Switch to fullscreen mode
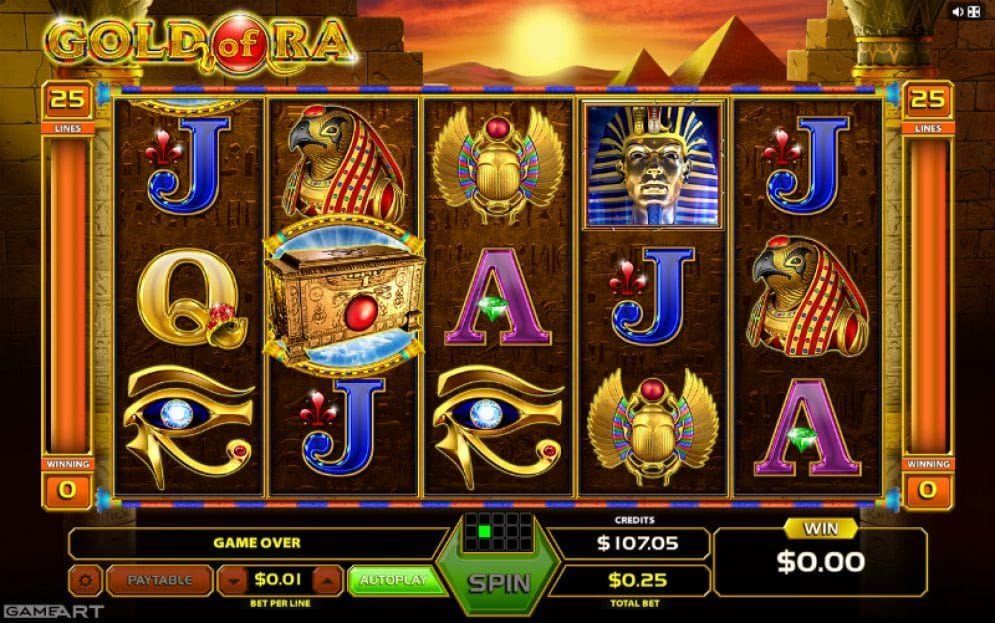 click(974, 12)
